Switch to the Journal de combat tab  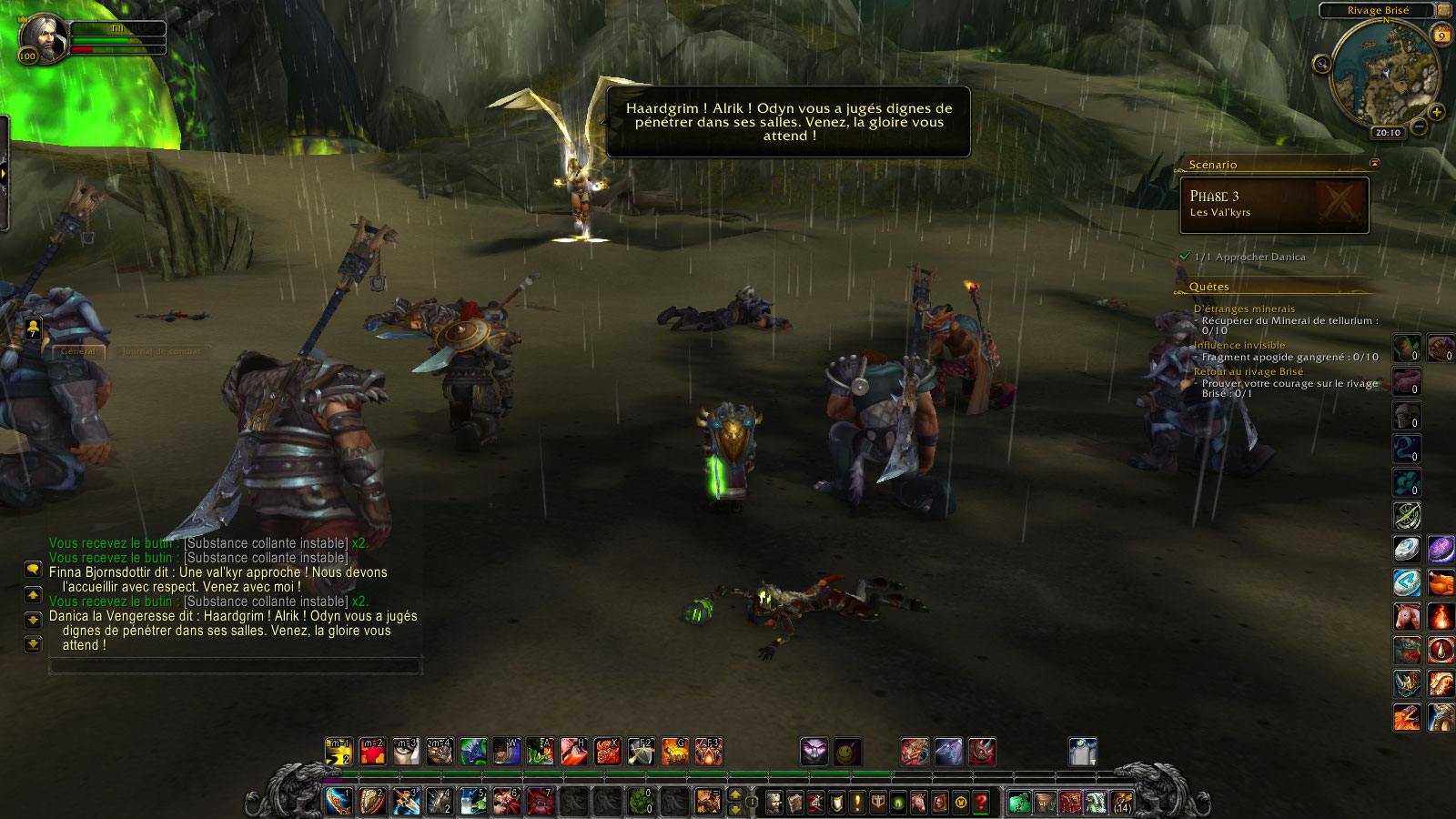click(160, 350)
